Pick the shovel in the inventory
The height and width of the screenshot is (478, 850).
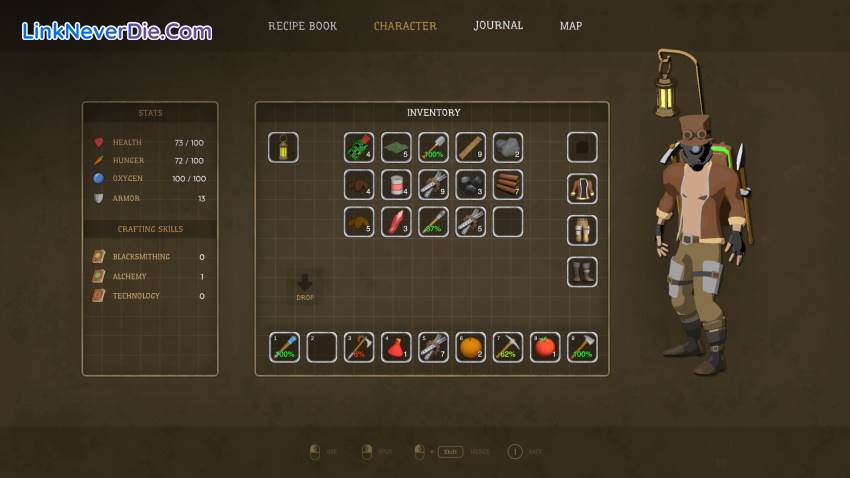pos(433,148)
